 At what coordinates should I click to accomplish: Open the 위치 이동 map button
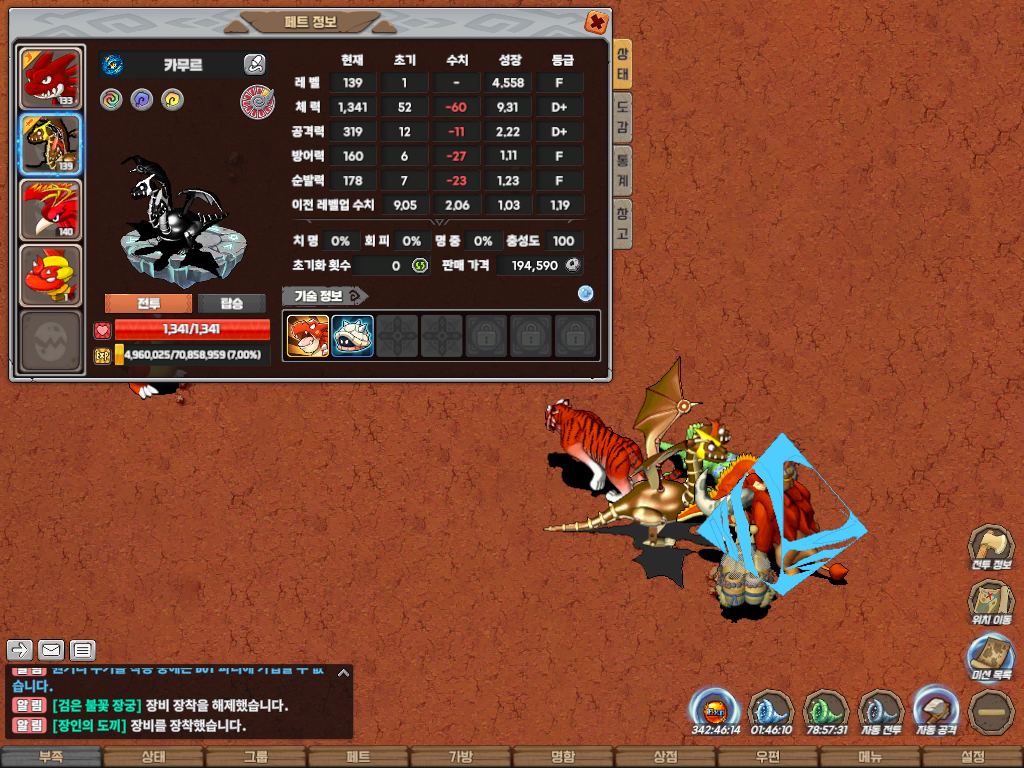[x=990, y=602]
